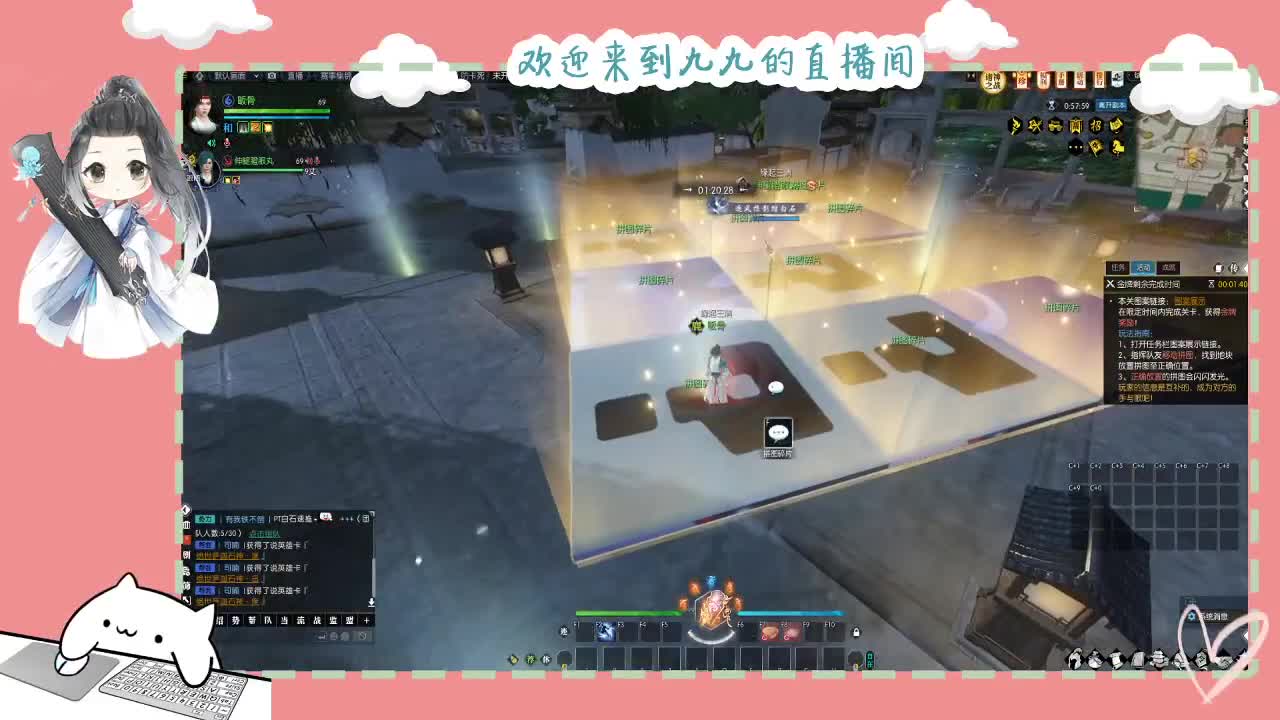
Task: Collapse the banner icons with the left arrows
Action: pos(970,74)
